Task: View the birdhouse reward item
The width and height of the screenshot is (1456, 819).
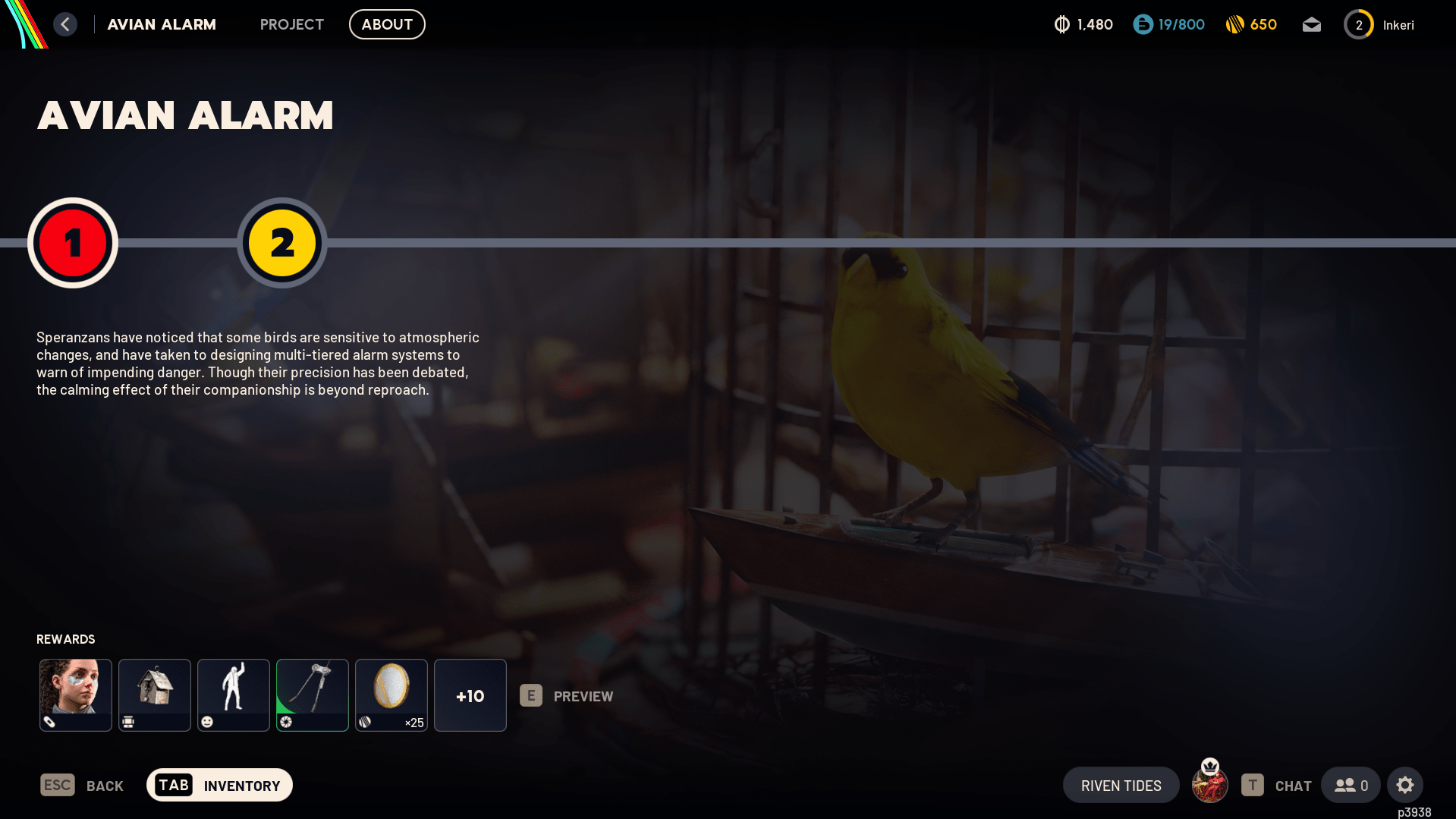Action: [155, 695]
